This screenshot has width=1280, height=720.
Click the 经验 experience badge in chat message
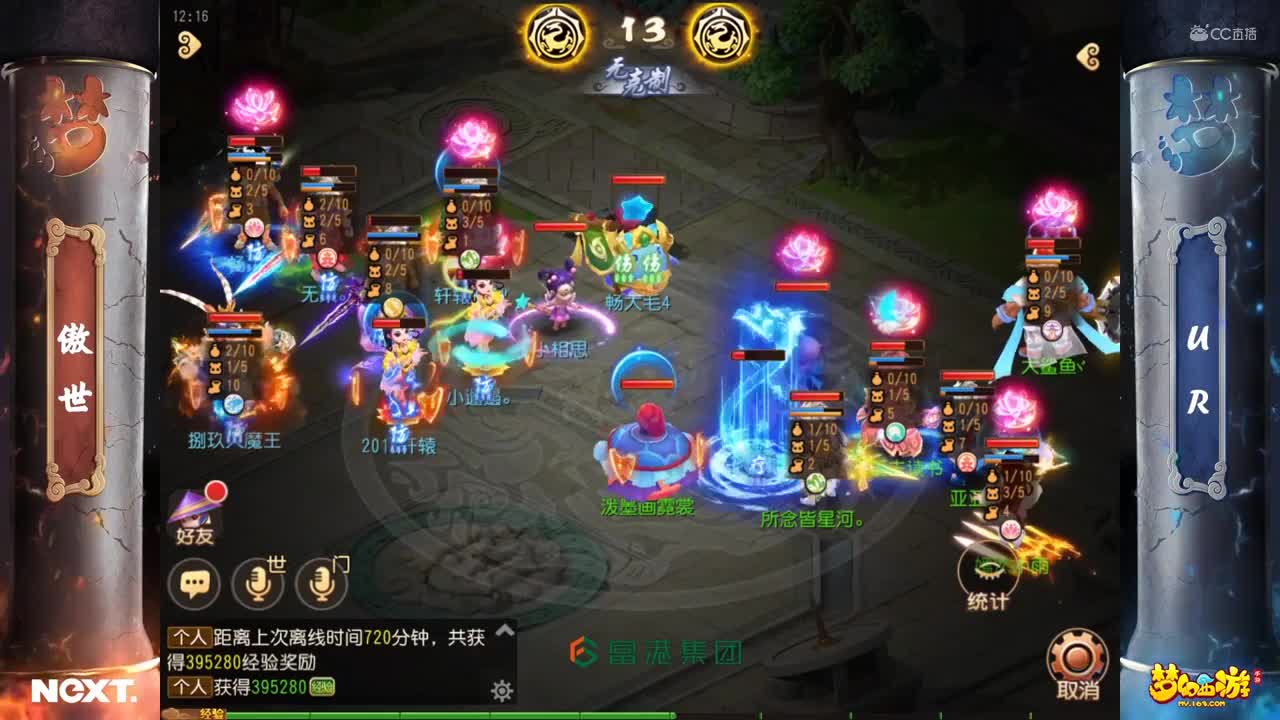[321, 685]
